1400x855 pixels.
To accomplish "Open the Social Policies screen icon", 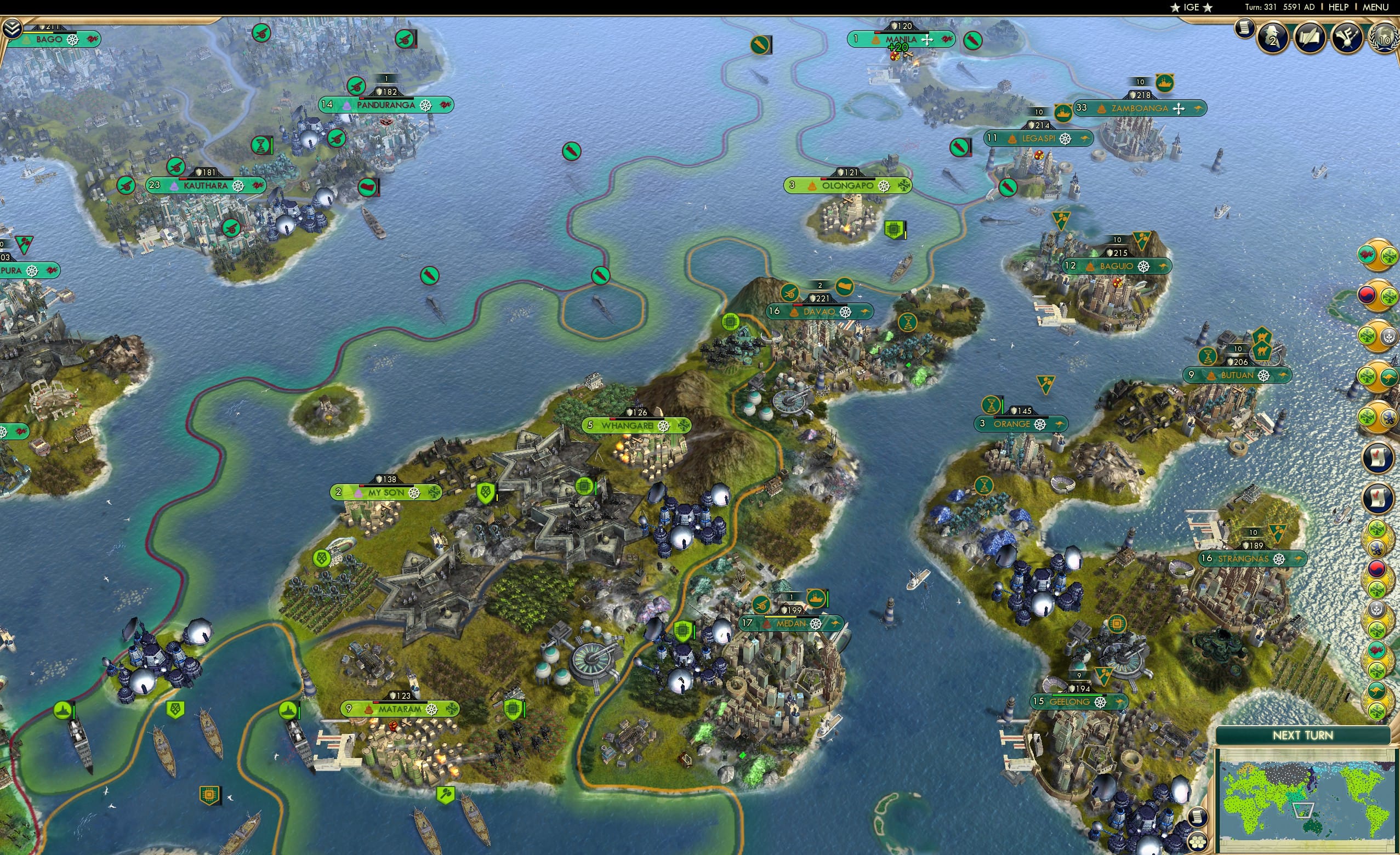I will 1310,37.
